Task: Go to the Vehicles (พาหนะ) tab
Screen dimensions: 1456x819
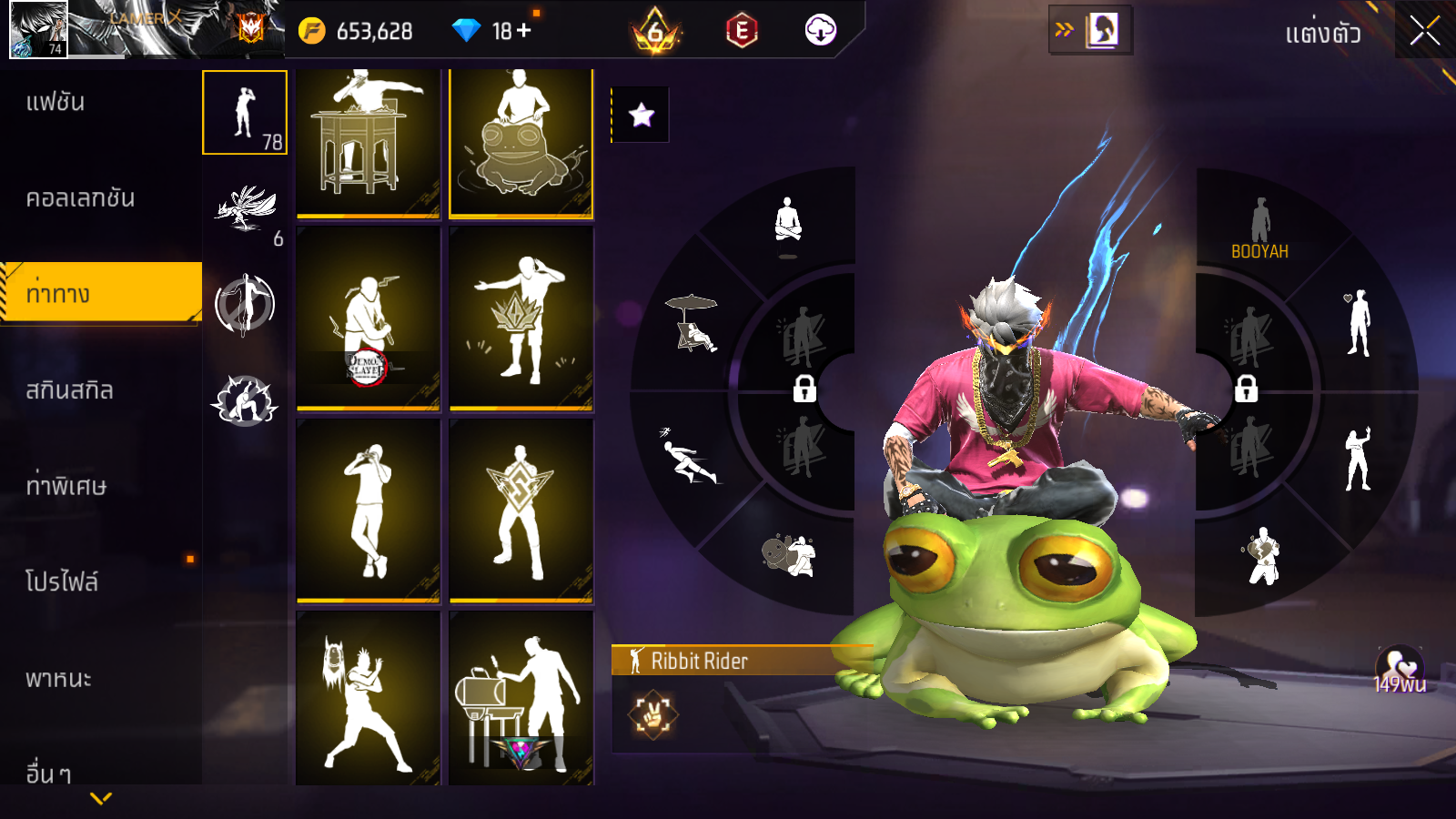Action: pyautogui.click(x=58, y=678)
